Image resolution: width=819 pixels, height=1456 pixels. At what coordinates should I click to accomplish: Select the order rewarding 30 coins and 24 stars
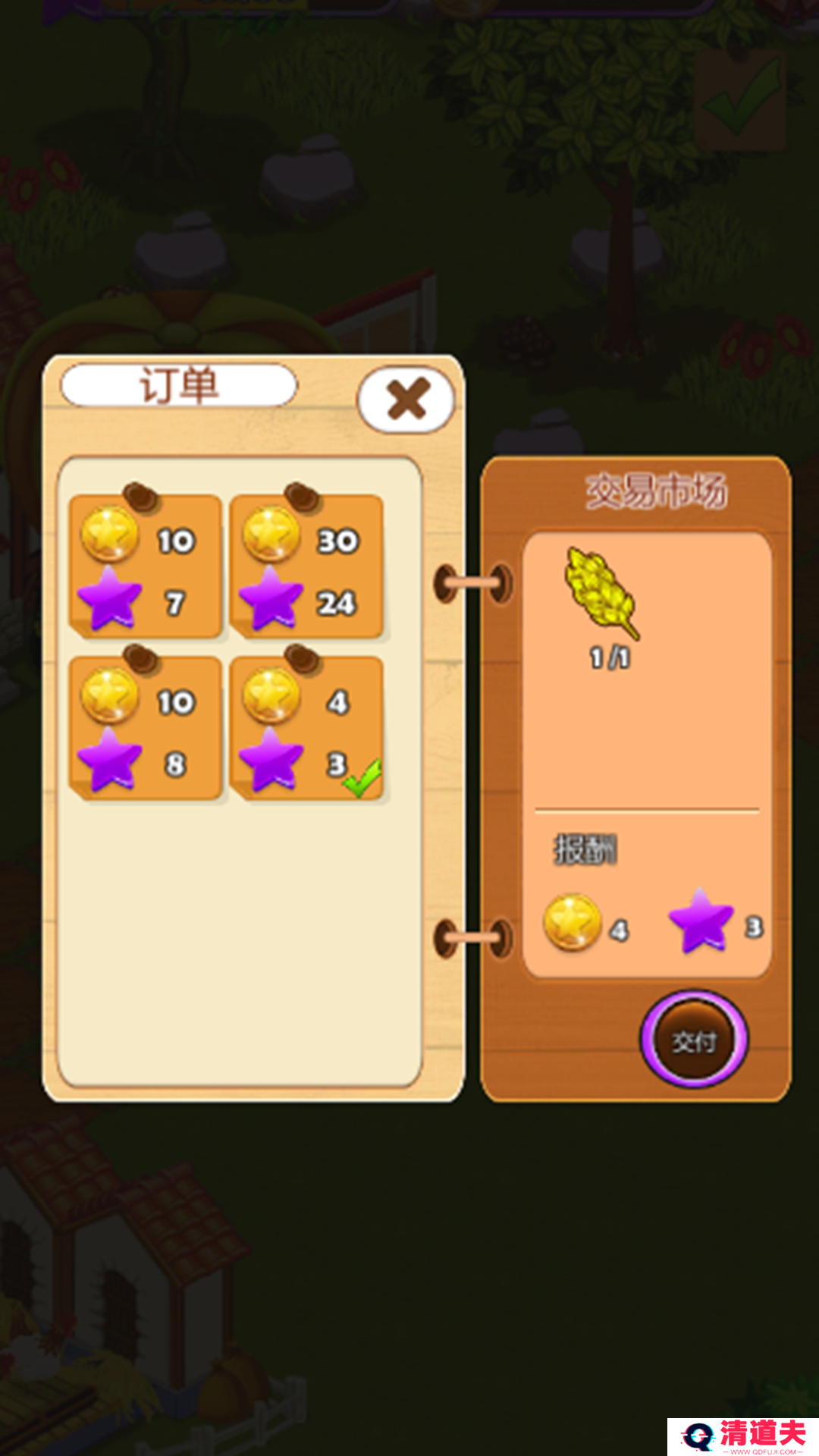(306, 567)
